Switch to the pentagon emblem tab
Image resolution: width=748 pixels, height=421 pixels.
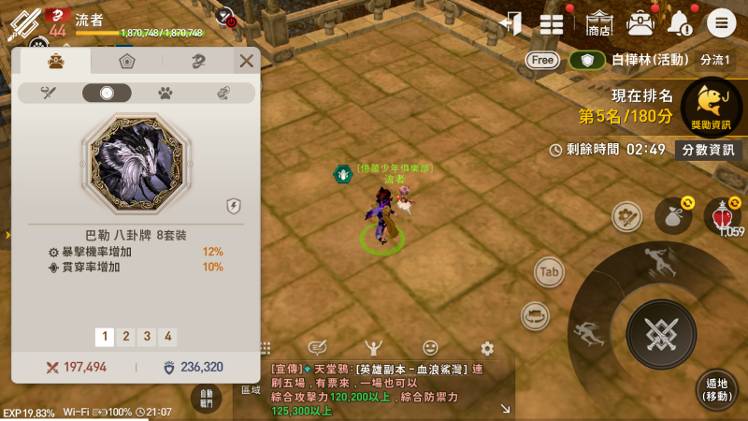(127, 61)
